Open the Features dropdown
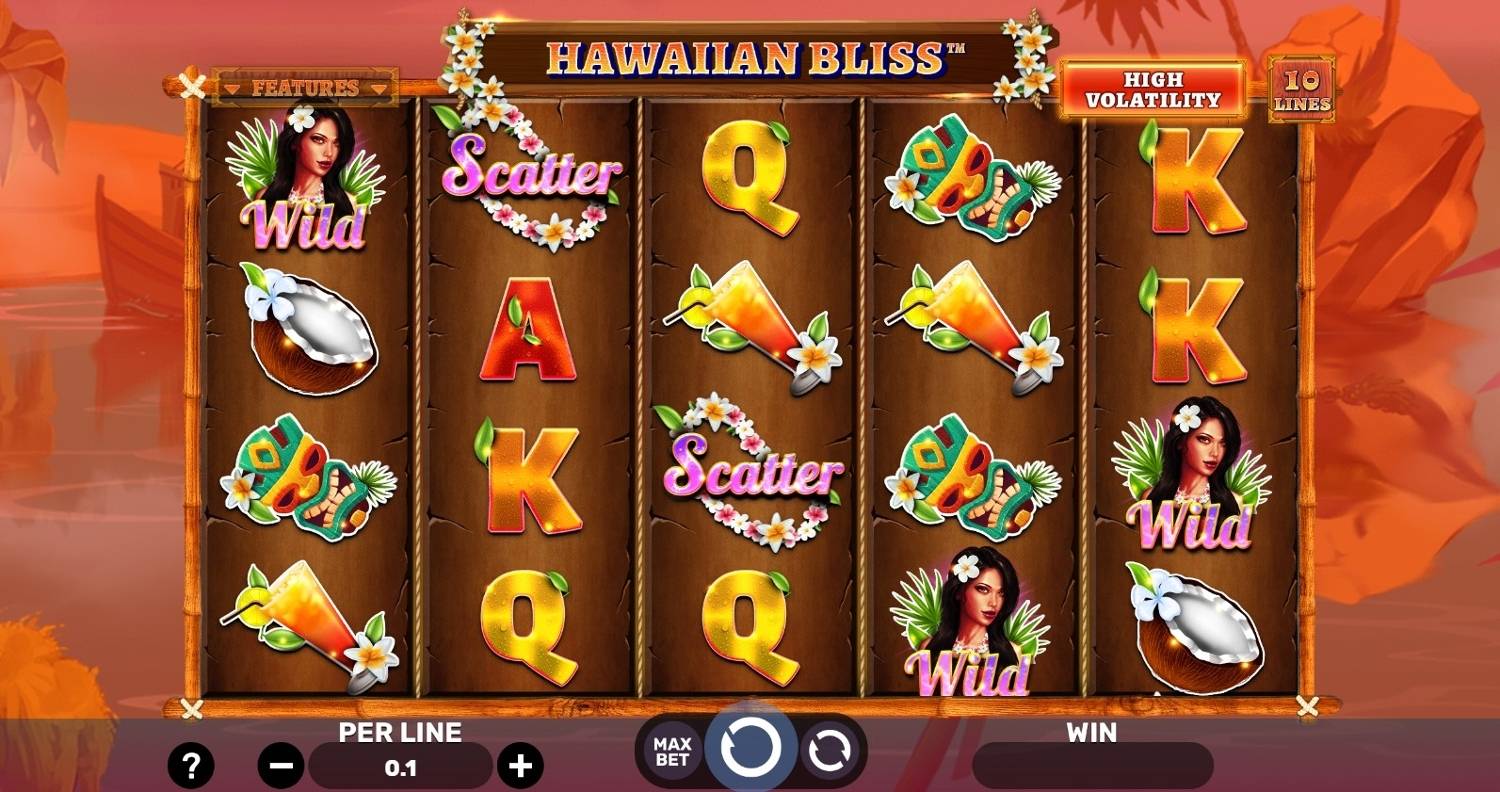 pyautogui.click(x=305, y=88)
